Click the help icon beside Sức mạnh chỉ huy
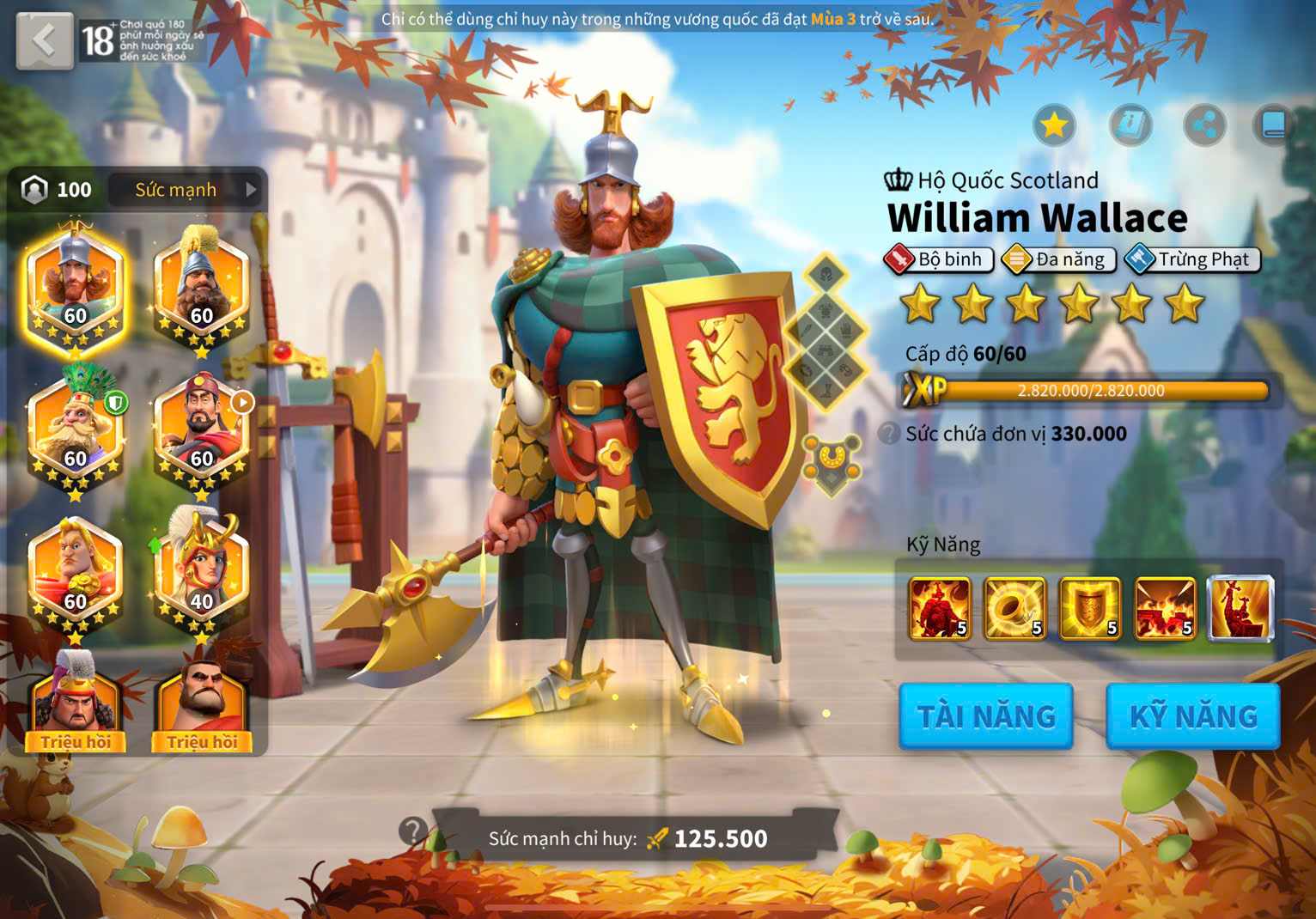This screenshot has width=1316, height=919. 413,831
